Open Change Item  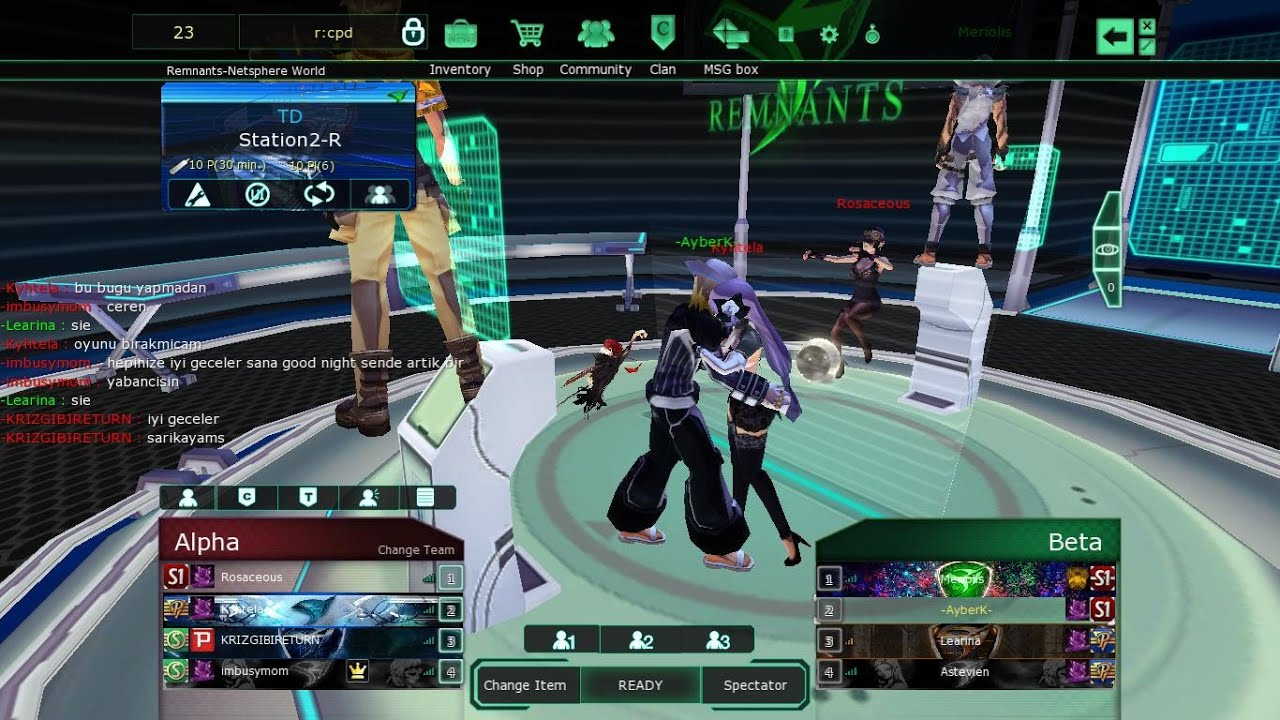pos(525,685)
